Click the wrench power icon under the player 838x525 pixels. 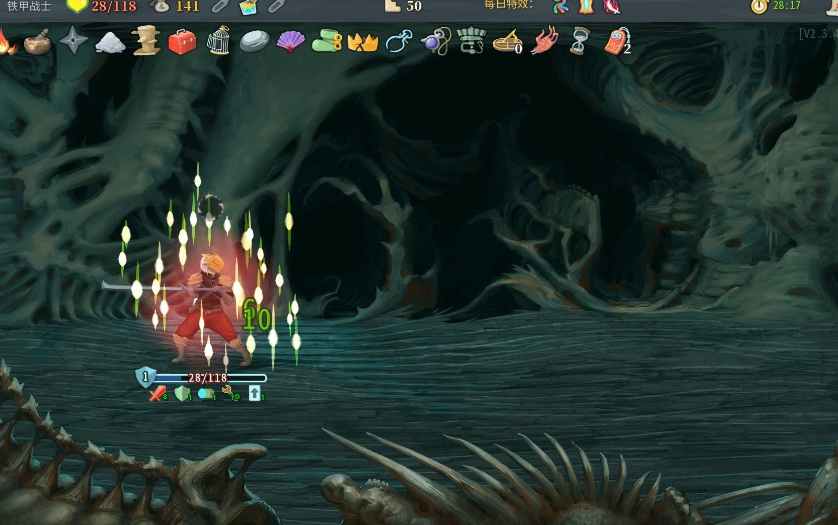click(228, 393)
